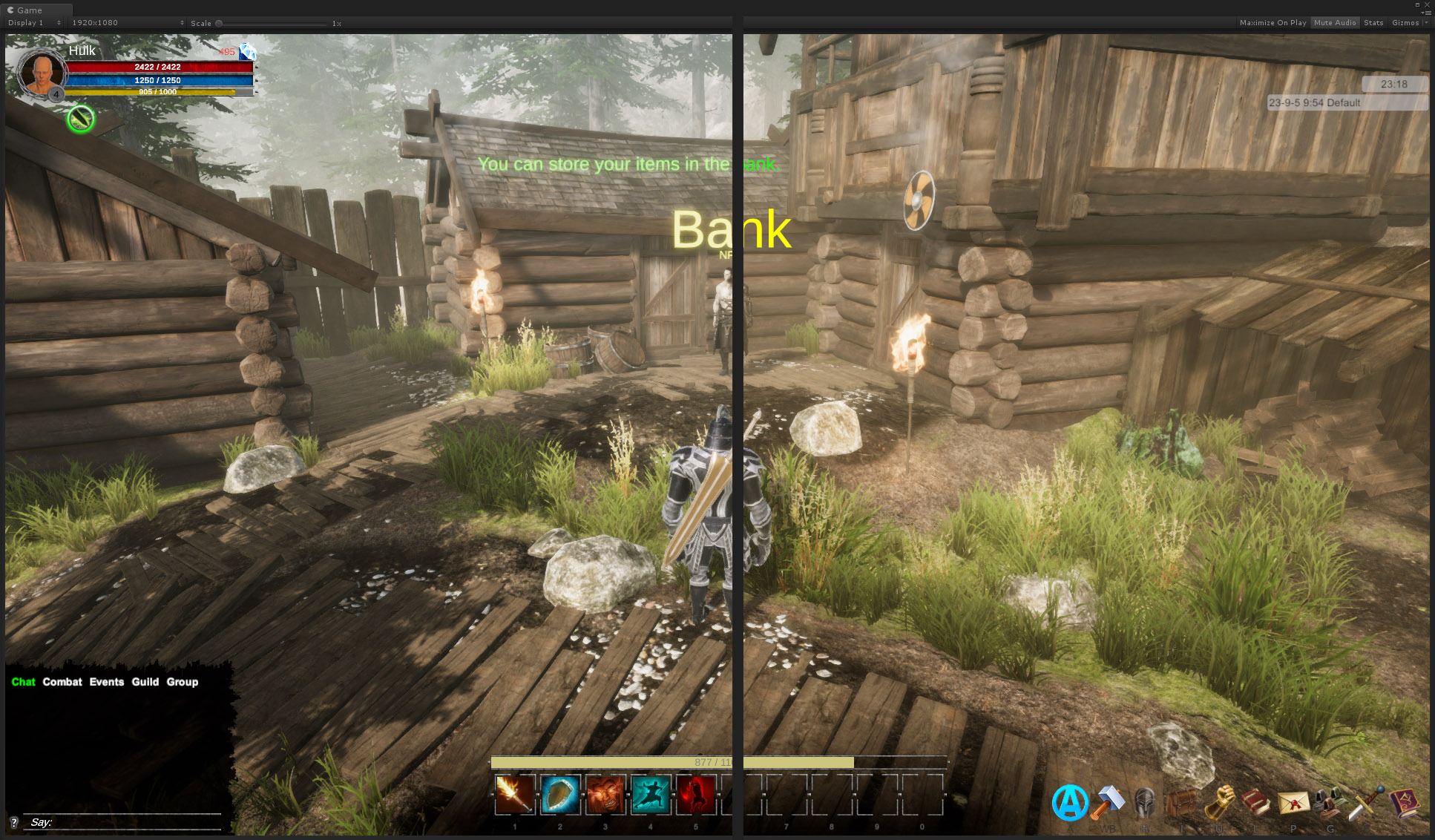Viewport: 1435px width, 840px height.
Task: Activate the flaming sword skill
Action: [x=515, y=794]
